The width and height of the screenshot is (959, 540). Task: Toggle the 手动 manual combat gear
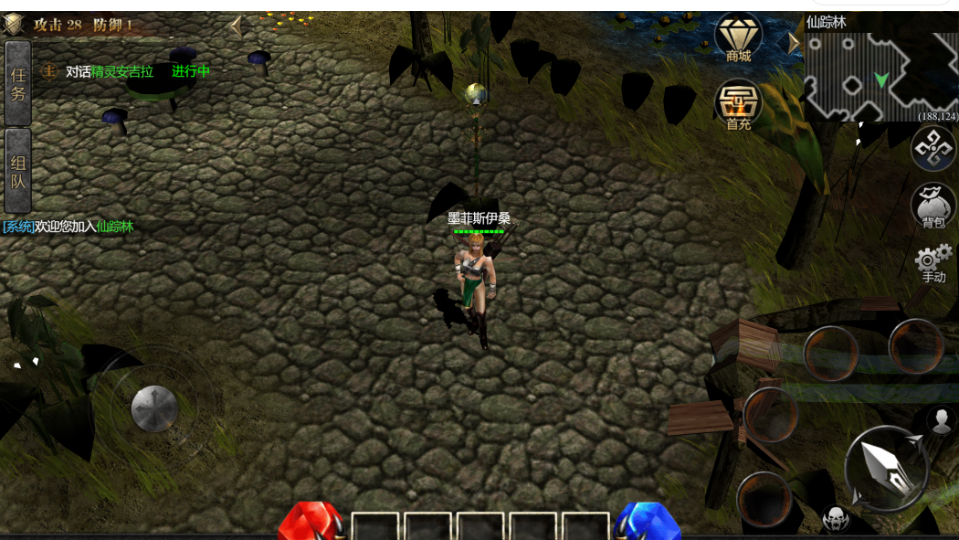click(x=933, y=263)
